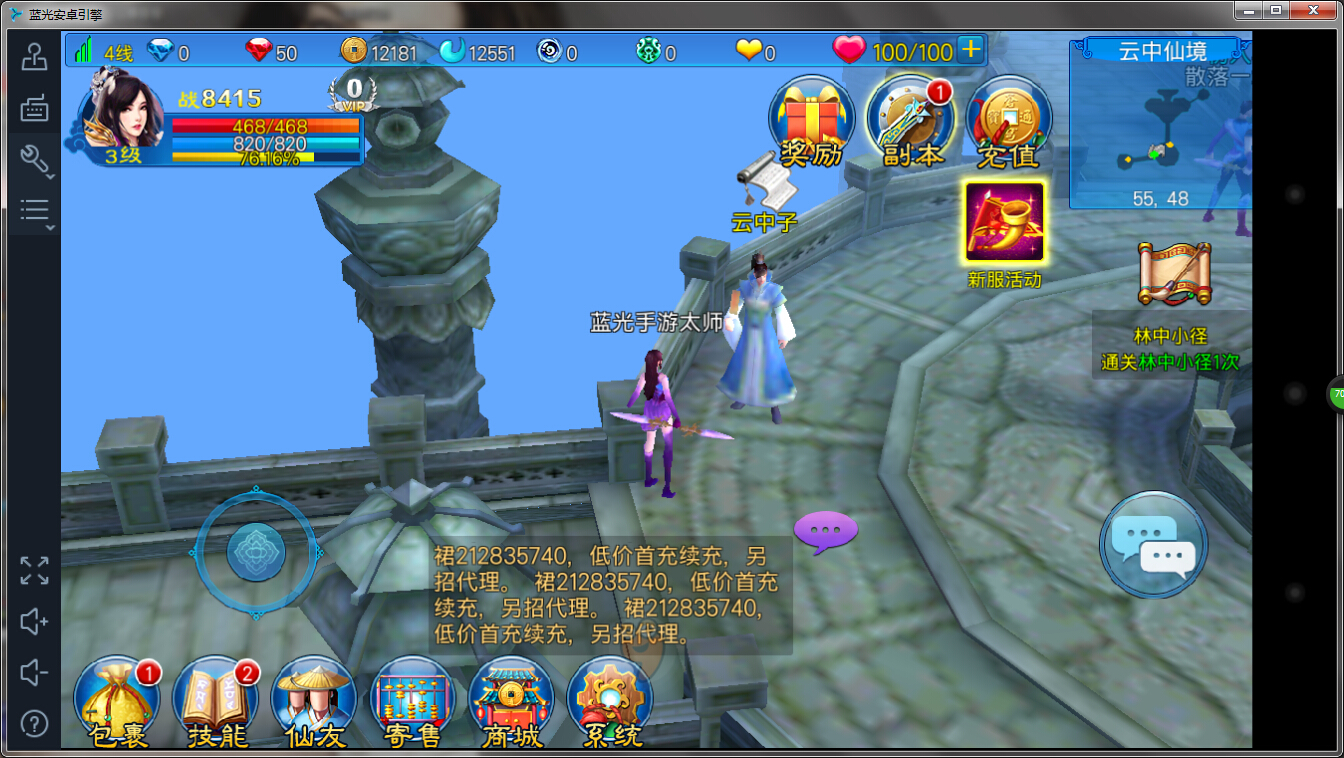The width and height of the screenshot is (1344, 758).
Task: Open the 寄售 consignment menu
Action: pyautogui.click(x=412, y=702)
